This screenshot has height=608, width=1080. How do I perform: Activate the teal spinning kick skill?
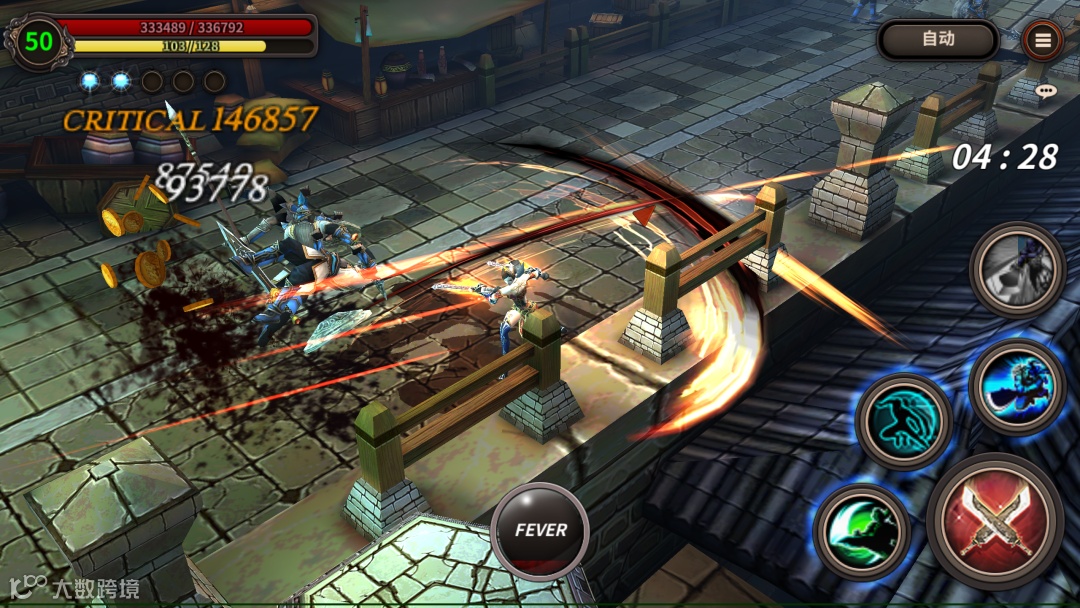(904, 421)
